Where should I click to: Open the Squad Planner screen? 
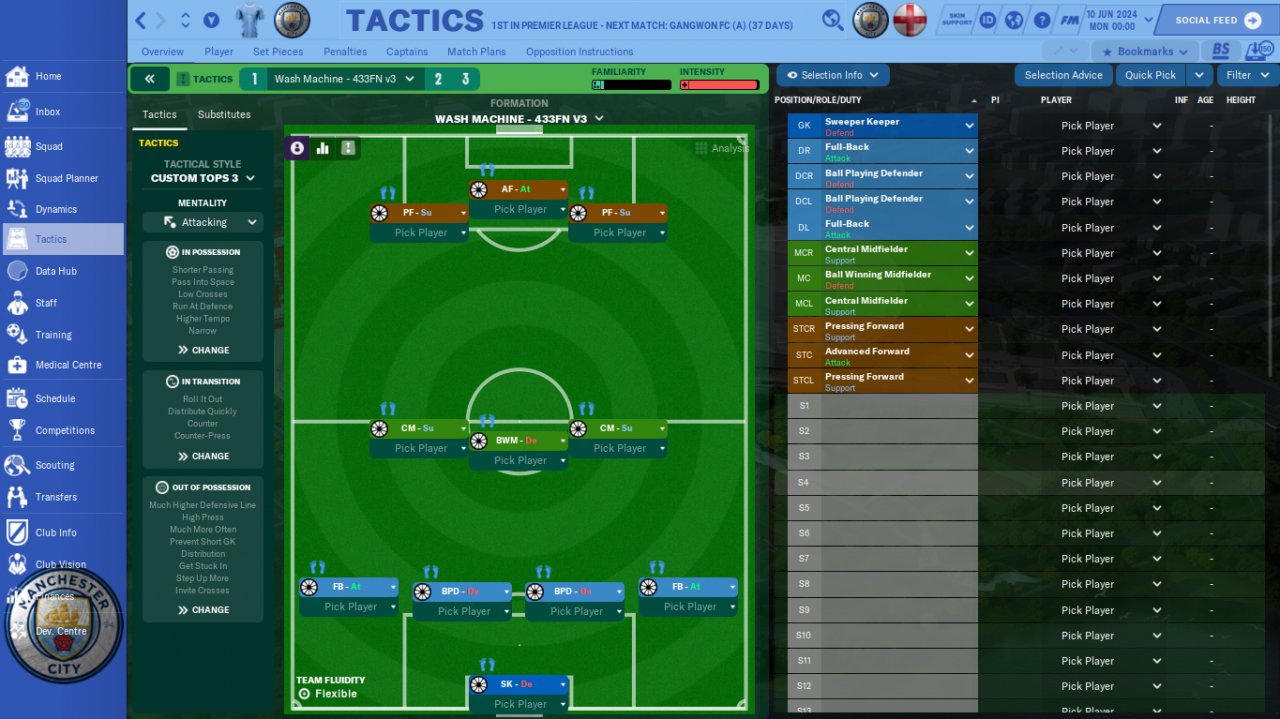click(66, 178)
